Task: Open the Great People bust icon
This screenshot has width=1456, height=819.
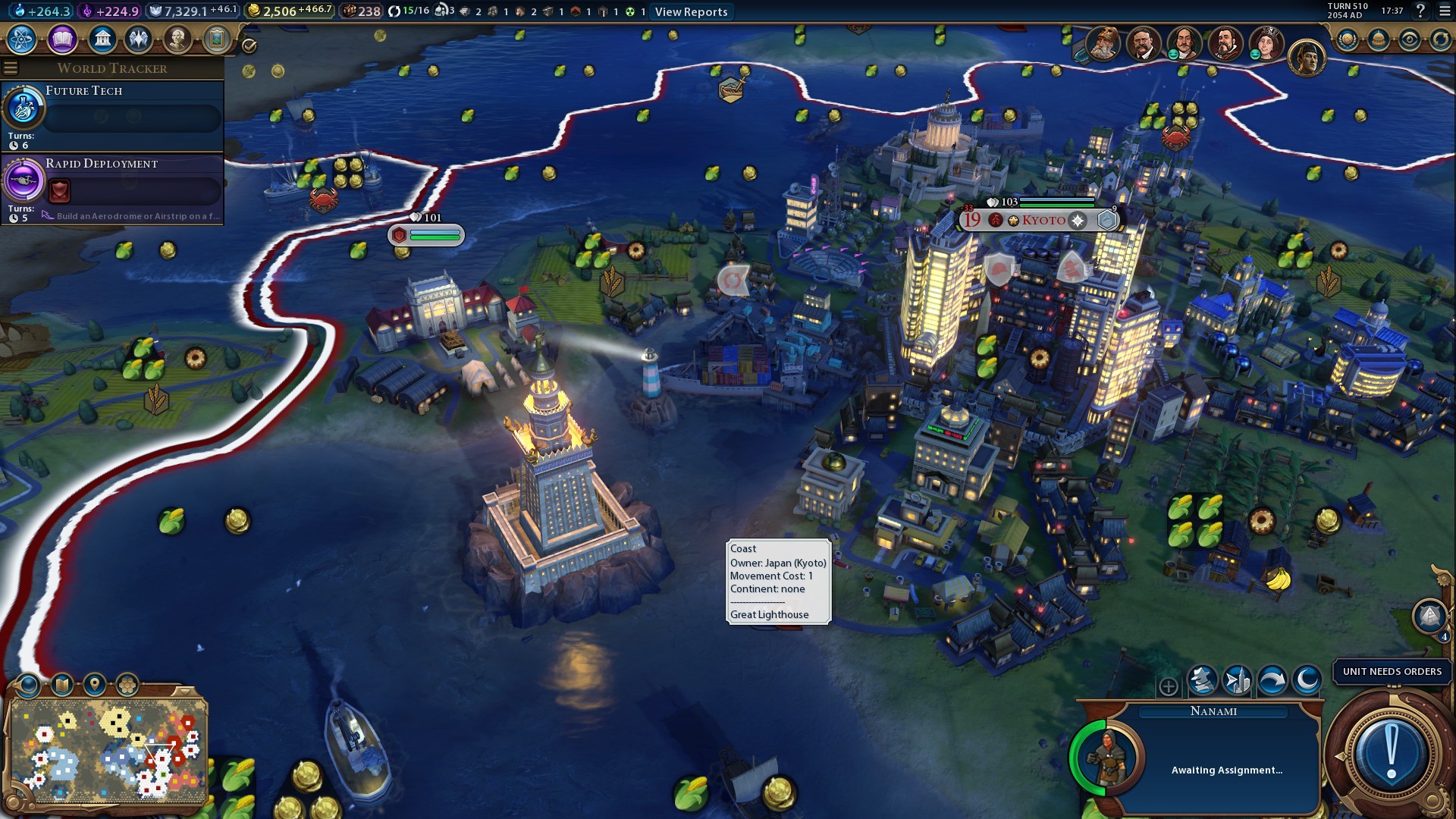Action: (177, 39)
